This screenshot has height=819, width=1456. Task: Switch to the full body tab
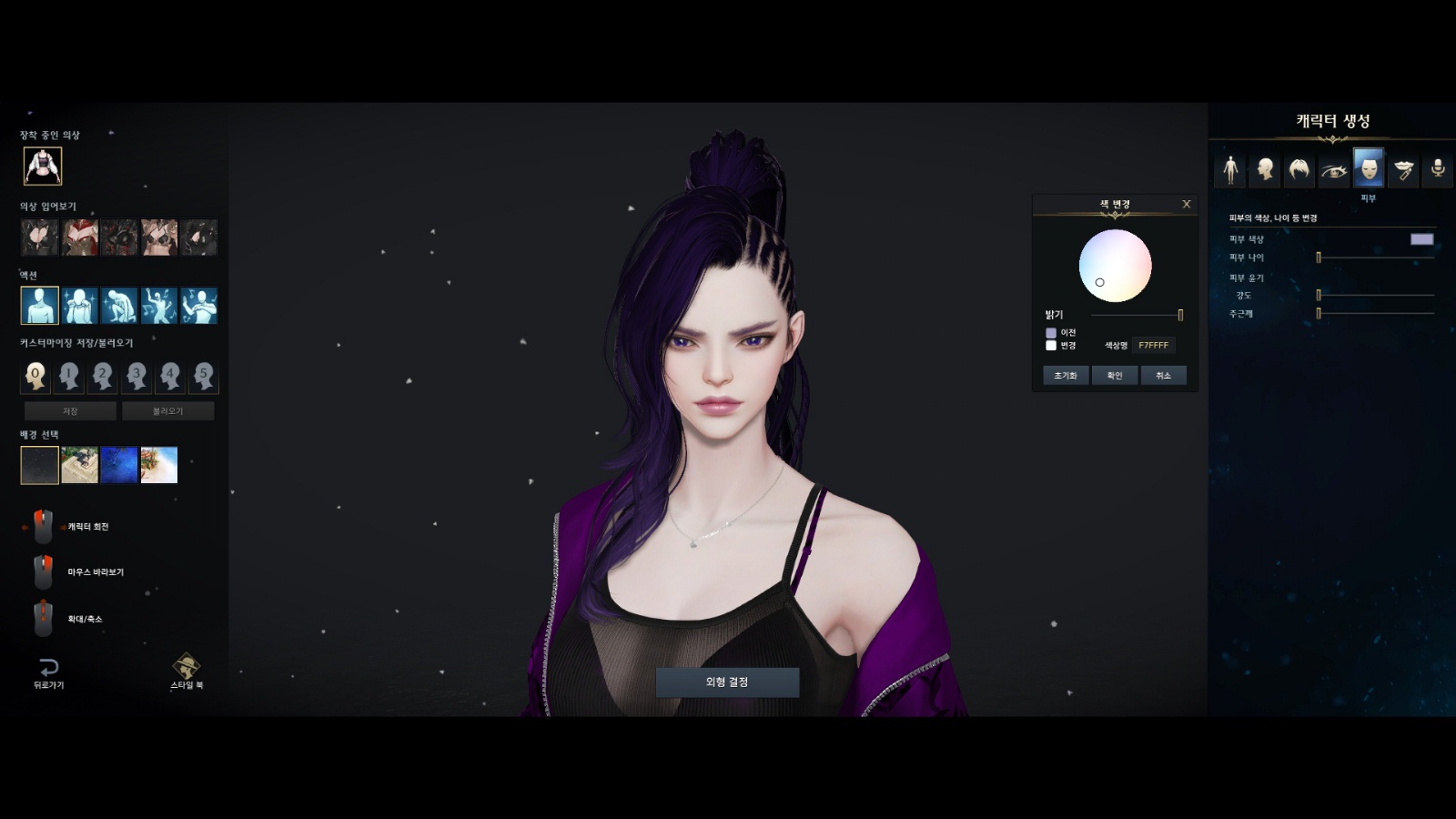coord(1230,169)
